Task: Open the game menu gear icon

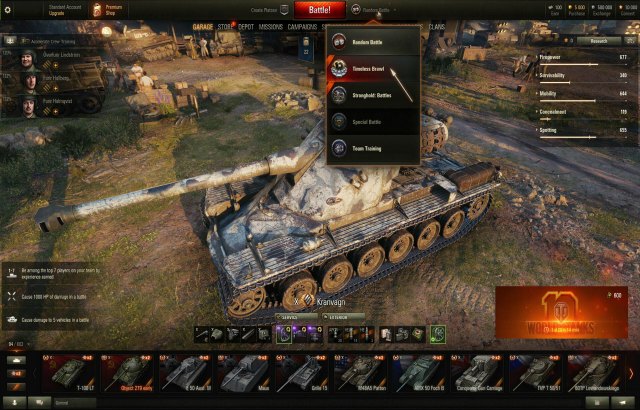Action: pos(8,9)
